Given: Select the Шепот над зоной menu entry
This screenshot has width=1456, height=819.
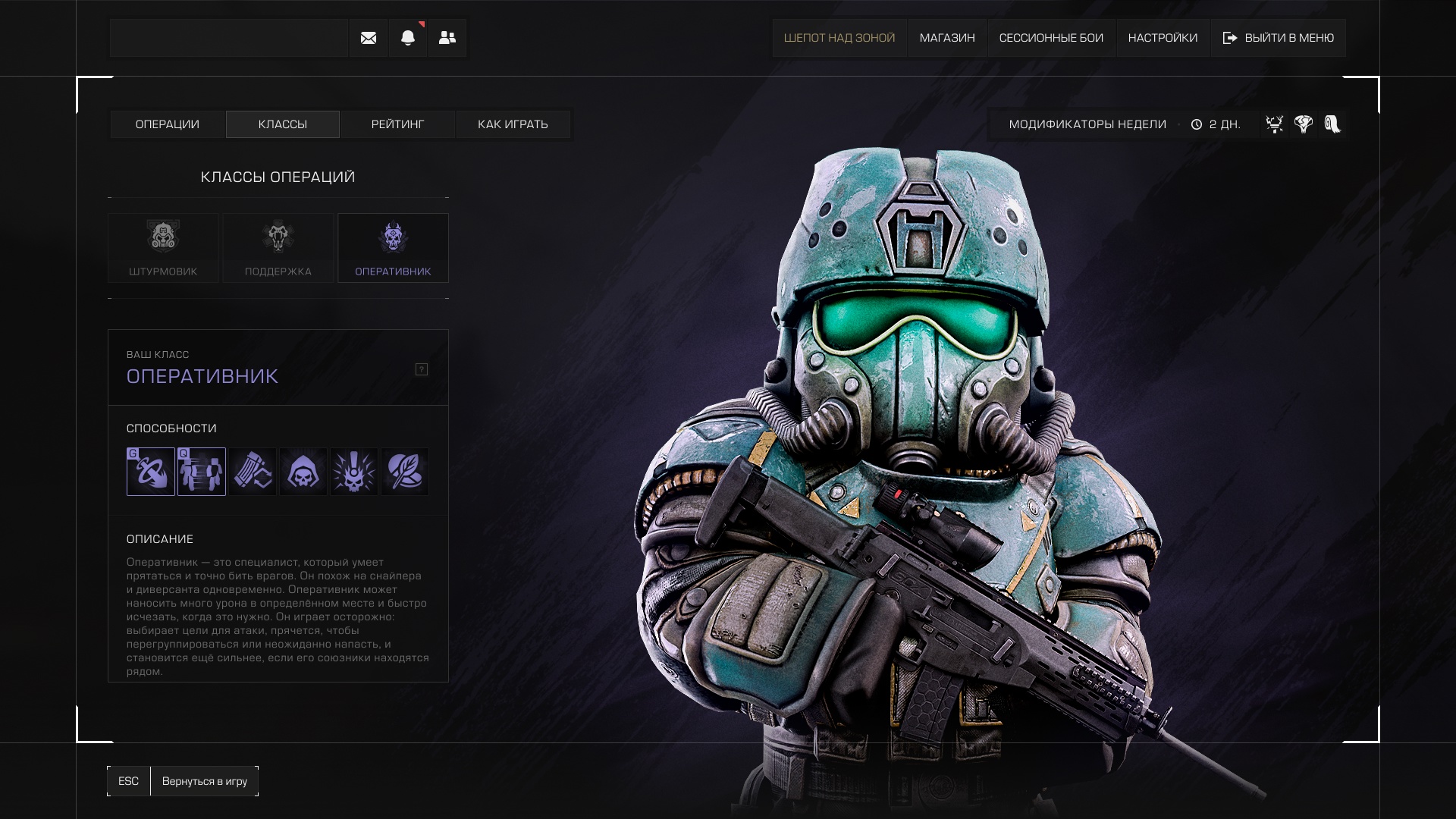Looking at the screenshot, I should pos(839,38).
